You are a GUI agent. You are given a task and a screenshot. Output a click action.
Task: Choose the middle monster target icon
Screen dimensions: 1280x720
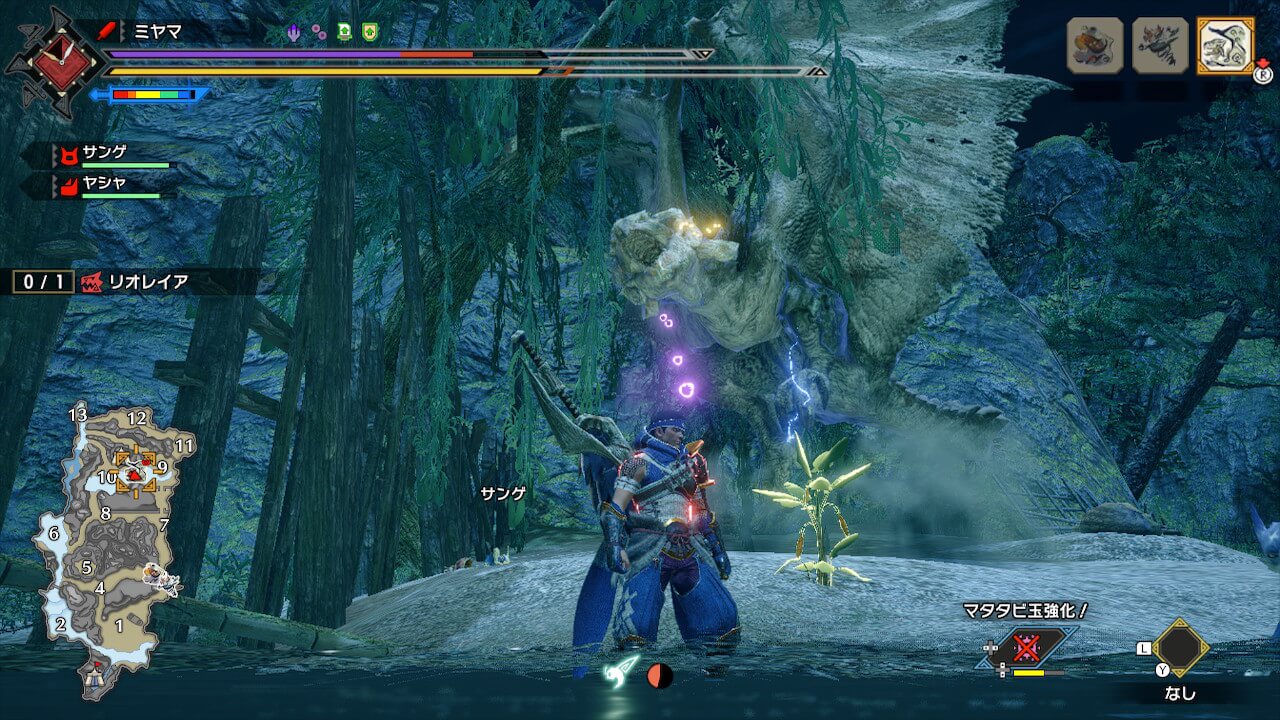1160,45
